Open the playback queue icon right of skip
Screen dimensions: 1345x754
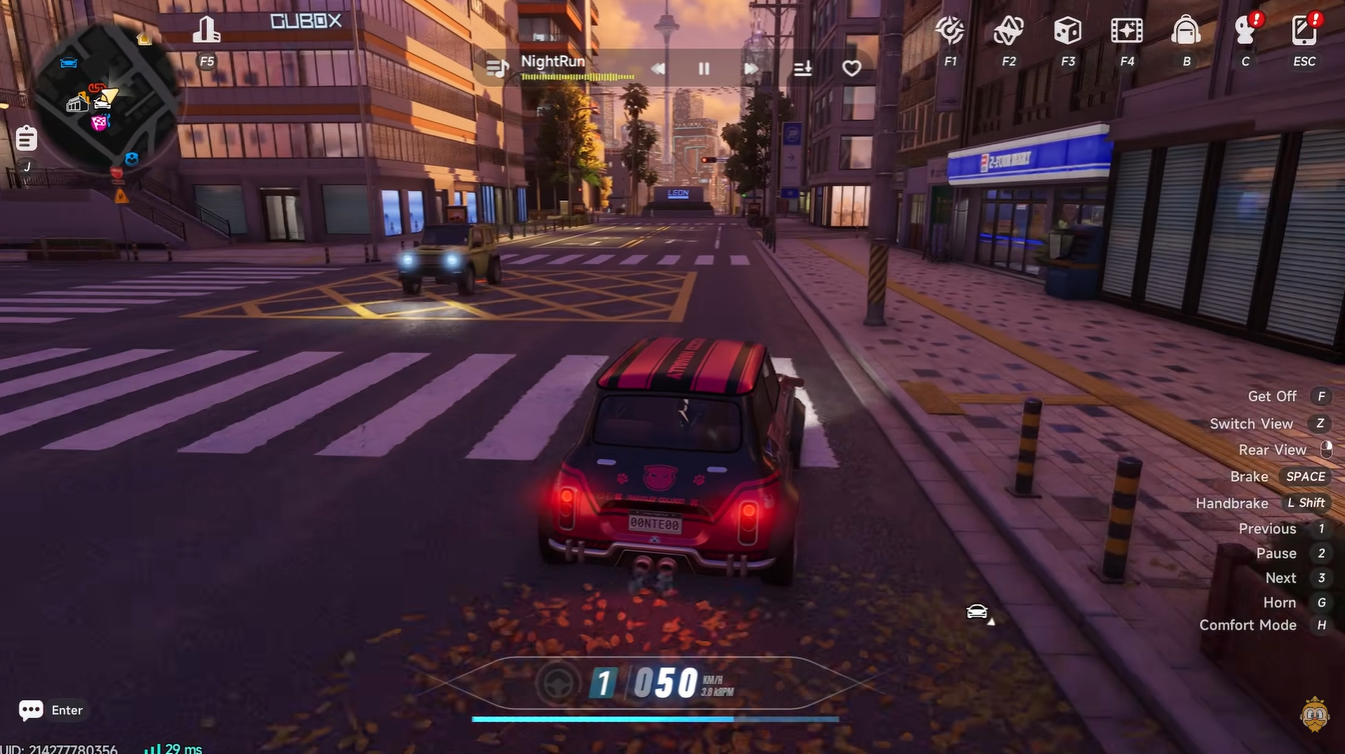tap(802, 67)
